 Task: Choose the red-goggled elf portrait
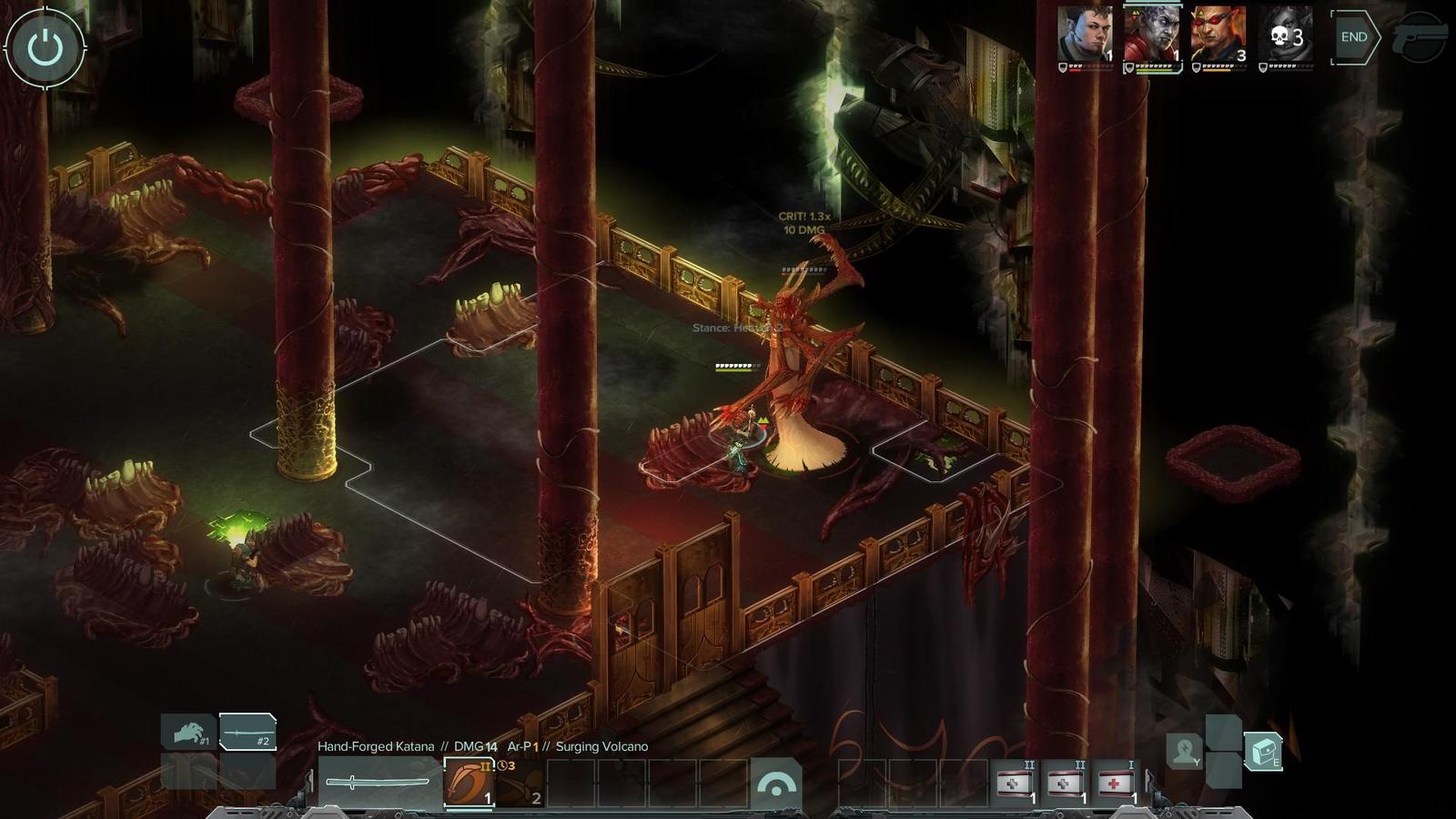pyautogui.click(x=1218, y=35)
